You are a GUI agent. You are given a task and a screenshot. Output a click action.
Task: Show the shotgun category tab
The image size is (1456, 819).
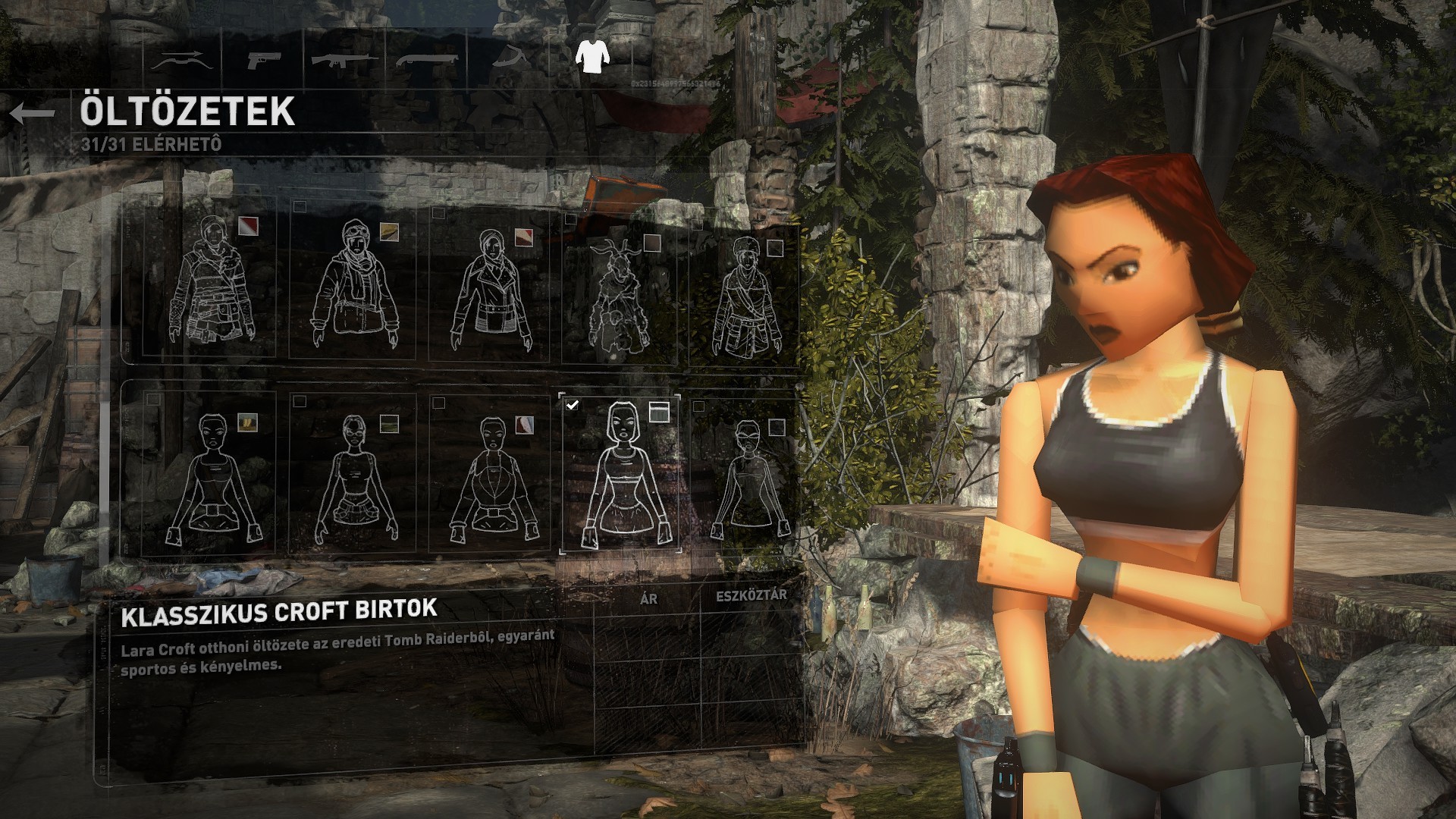(x=427, y=59)
